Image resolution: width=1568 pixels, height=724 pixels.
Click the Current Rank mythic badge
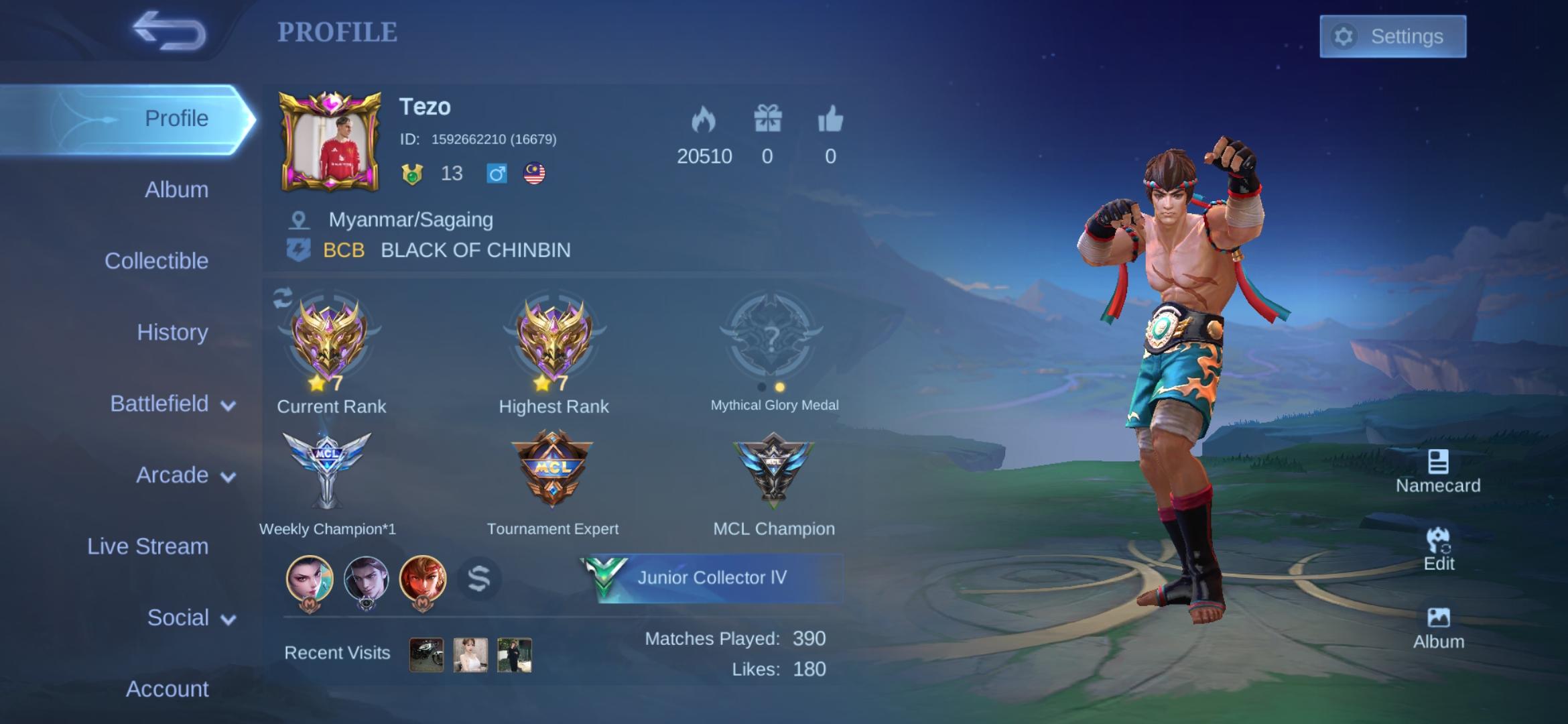[329, 340]
